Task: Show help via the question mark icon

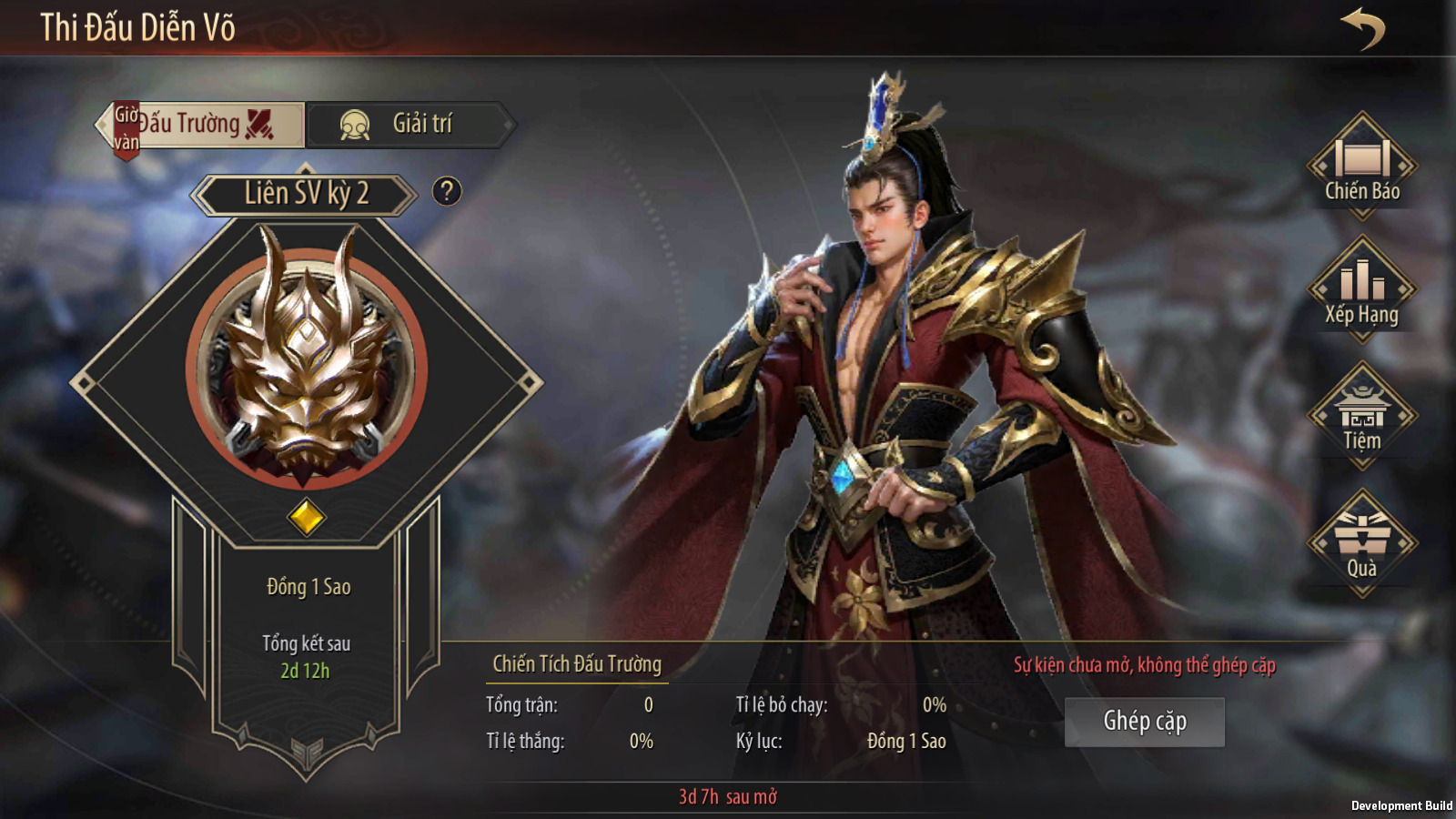Action: point(447,191)
